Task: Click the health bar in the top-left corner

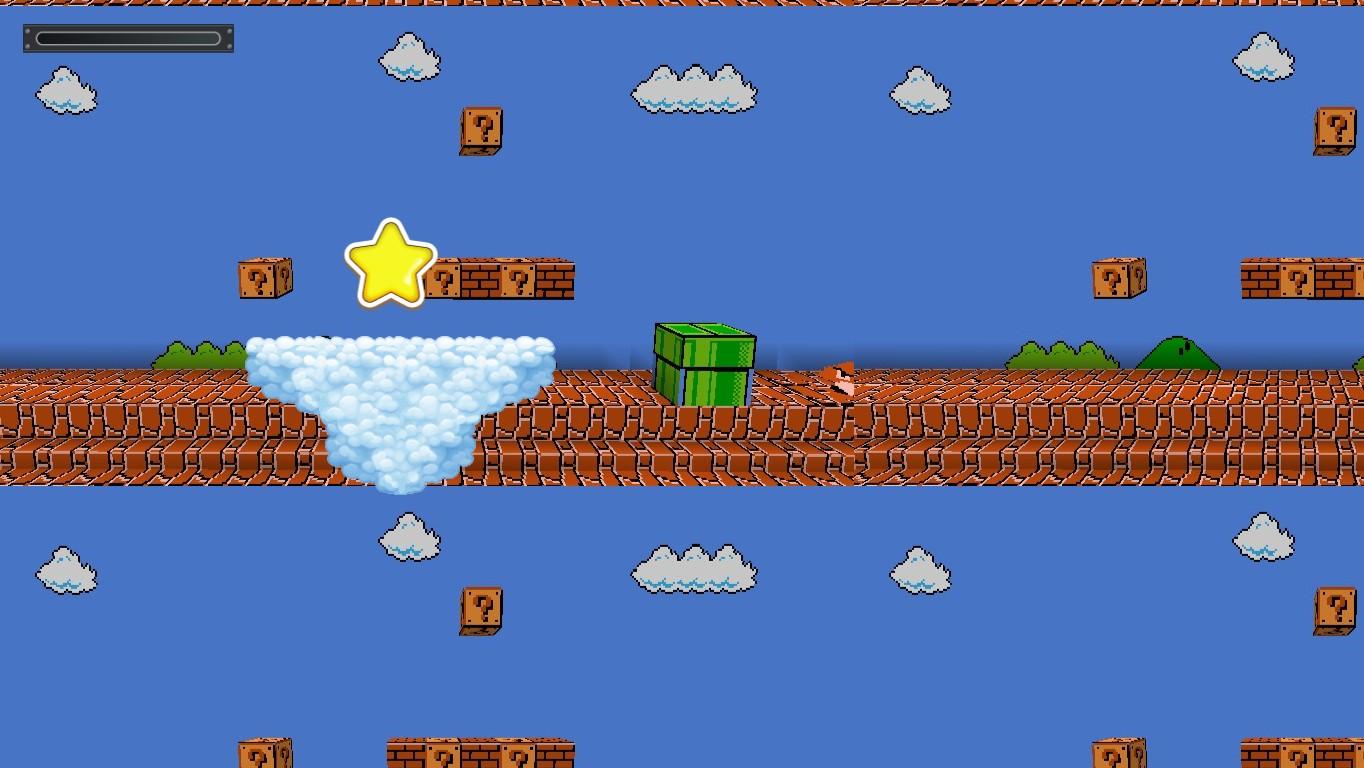Action: coord(127,38)
